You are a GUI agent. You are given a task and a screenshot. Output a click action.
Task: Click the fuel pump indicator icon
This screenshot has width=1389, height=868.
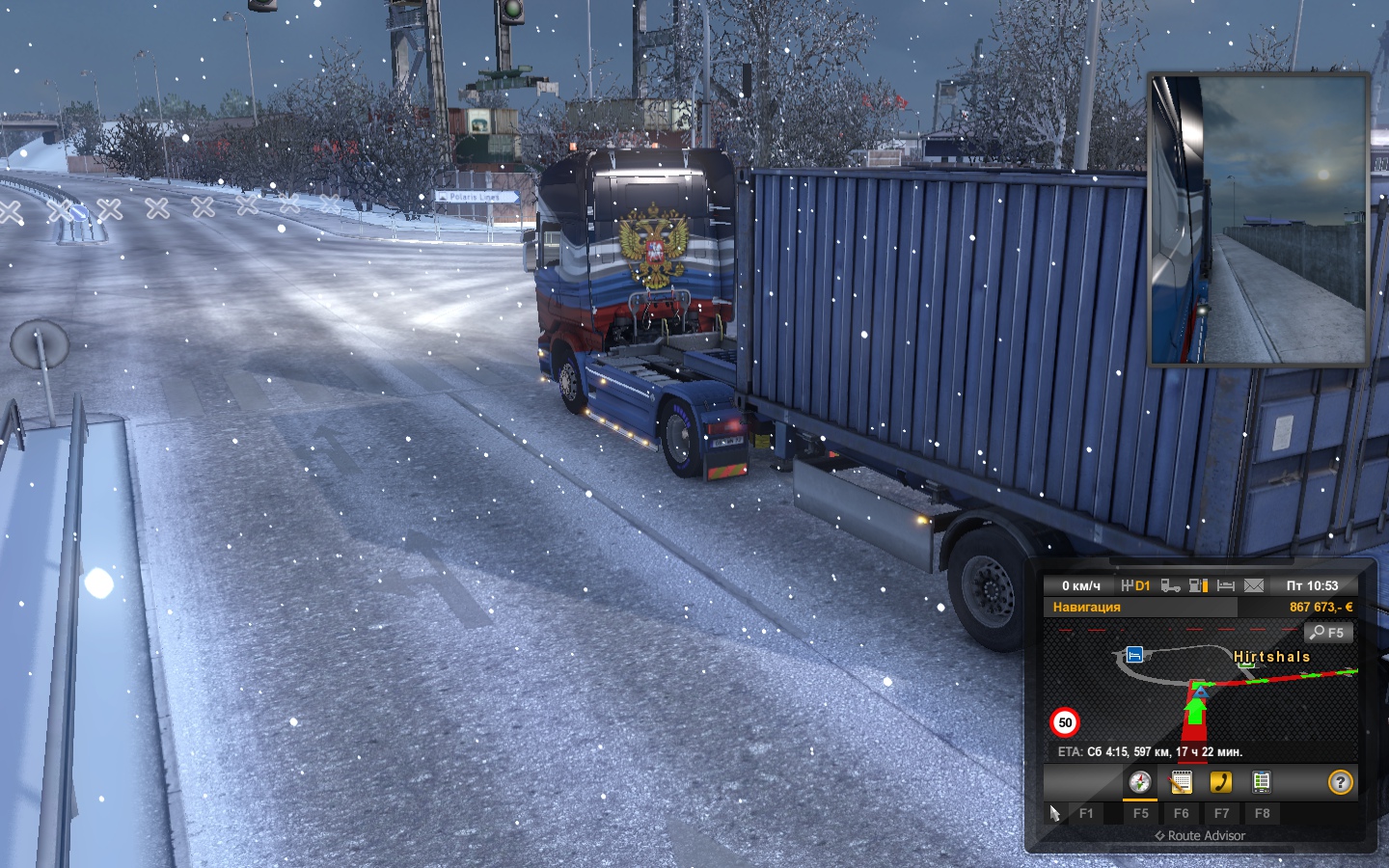point(1198,585)
